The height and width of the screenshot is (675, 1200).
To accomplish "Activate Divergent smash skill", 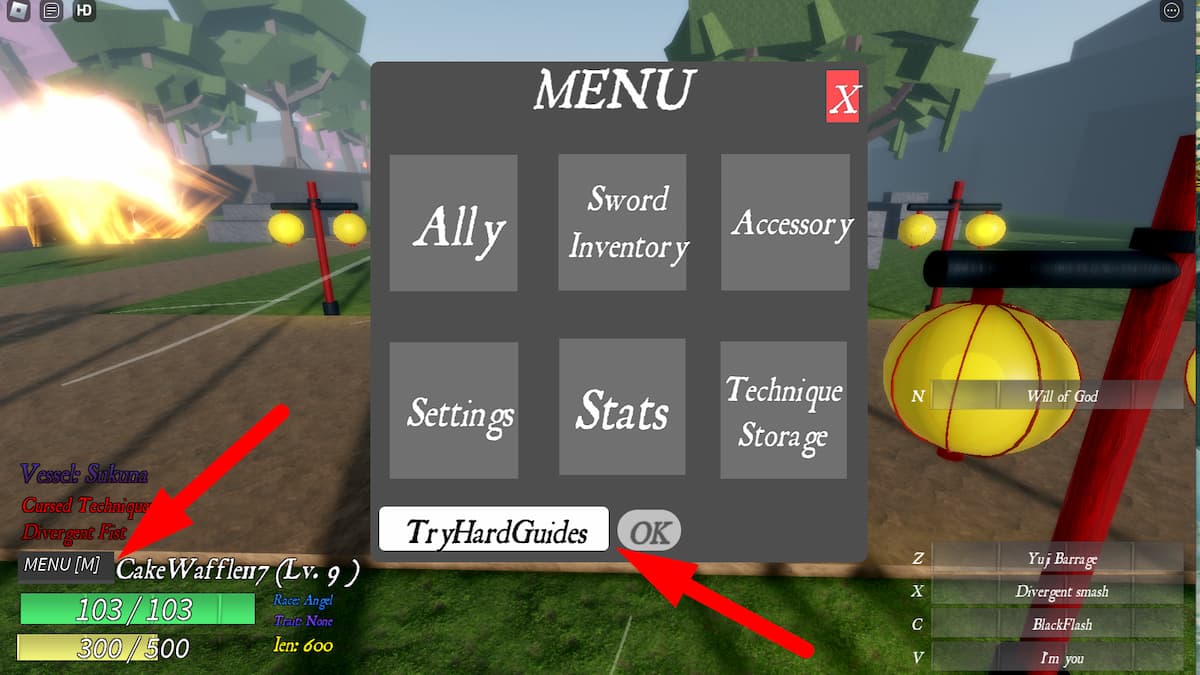I will pyautogui.click(x=1060, y=591).
